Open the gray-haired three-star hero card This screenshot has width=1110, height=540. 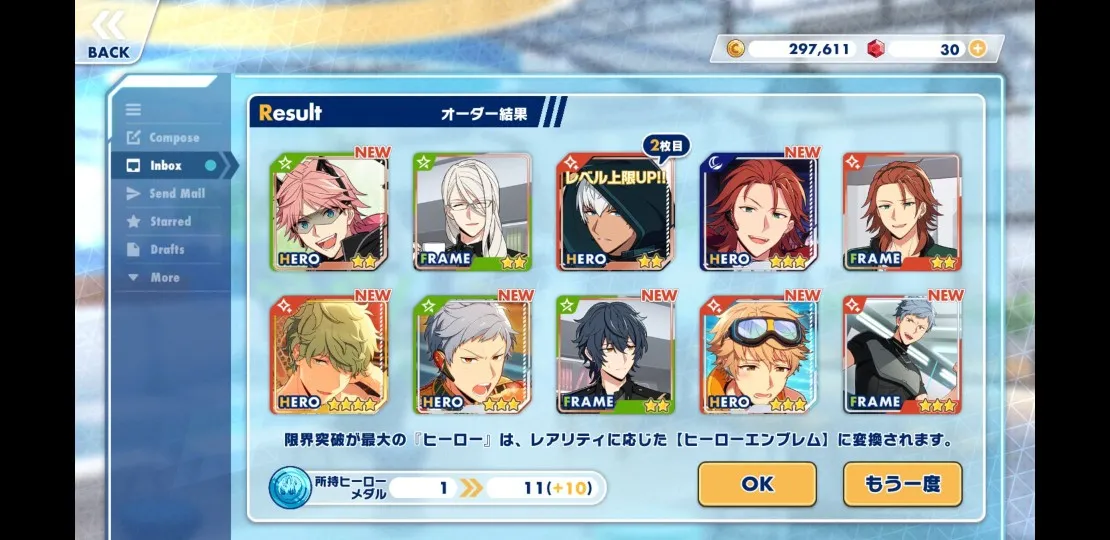pos(473,355)
